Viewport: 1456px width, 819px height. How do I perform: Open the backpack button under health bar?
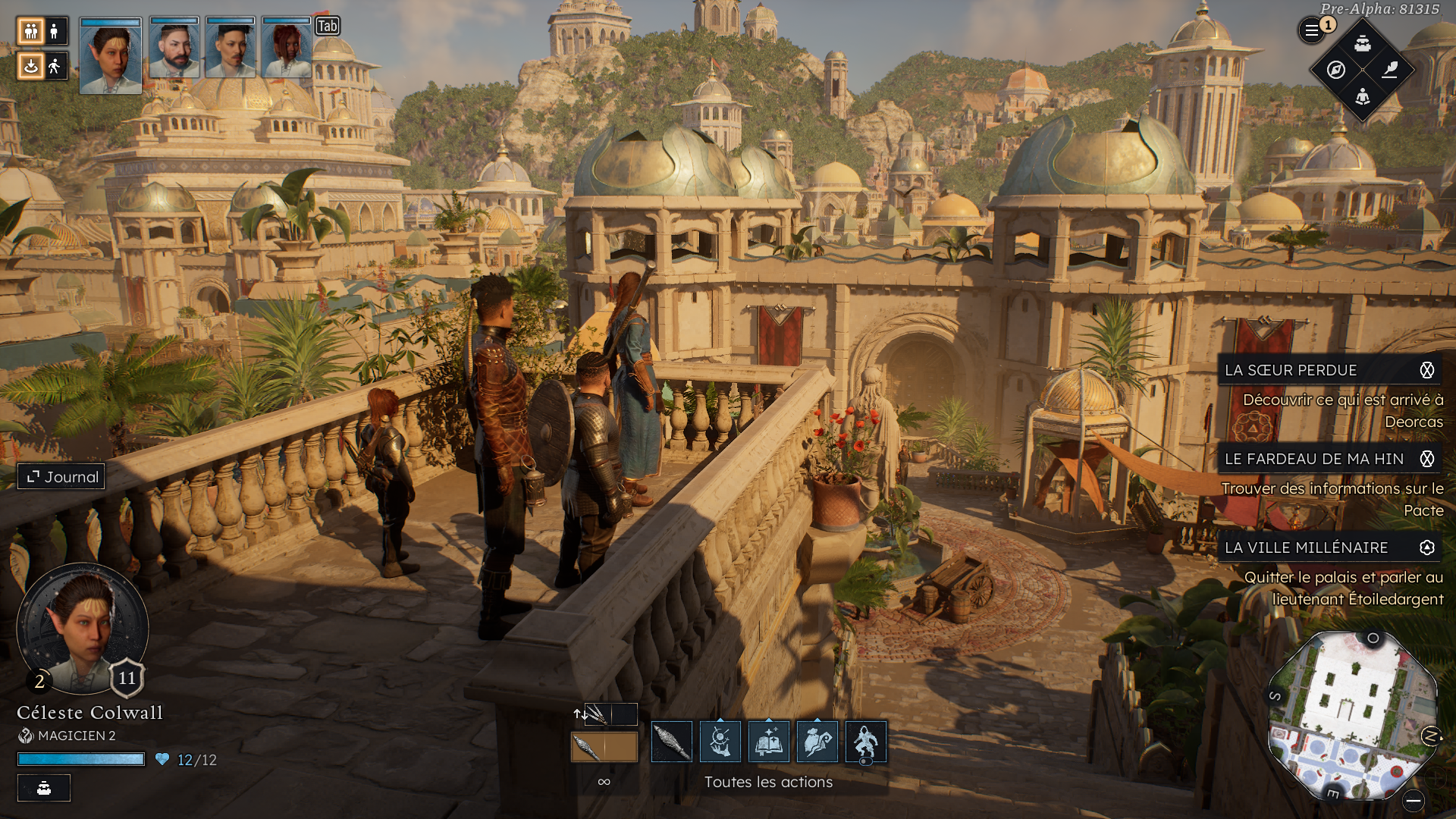44,788
